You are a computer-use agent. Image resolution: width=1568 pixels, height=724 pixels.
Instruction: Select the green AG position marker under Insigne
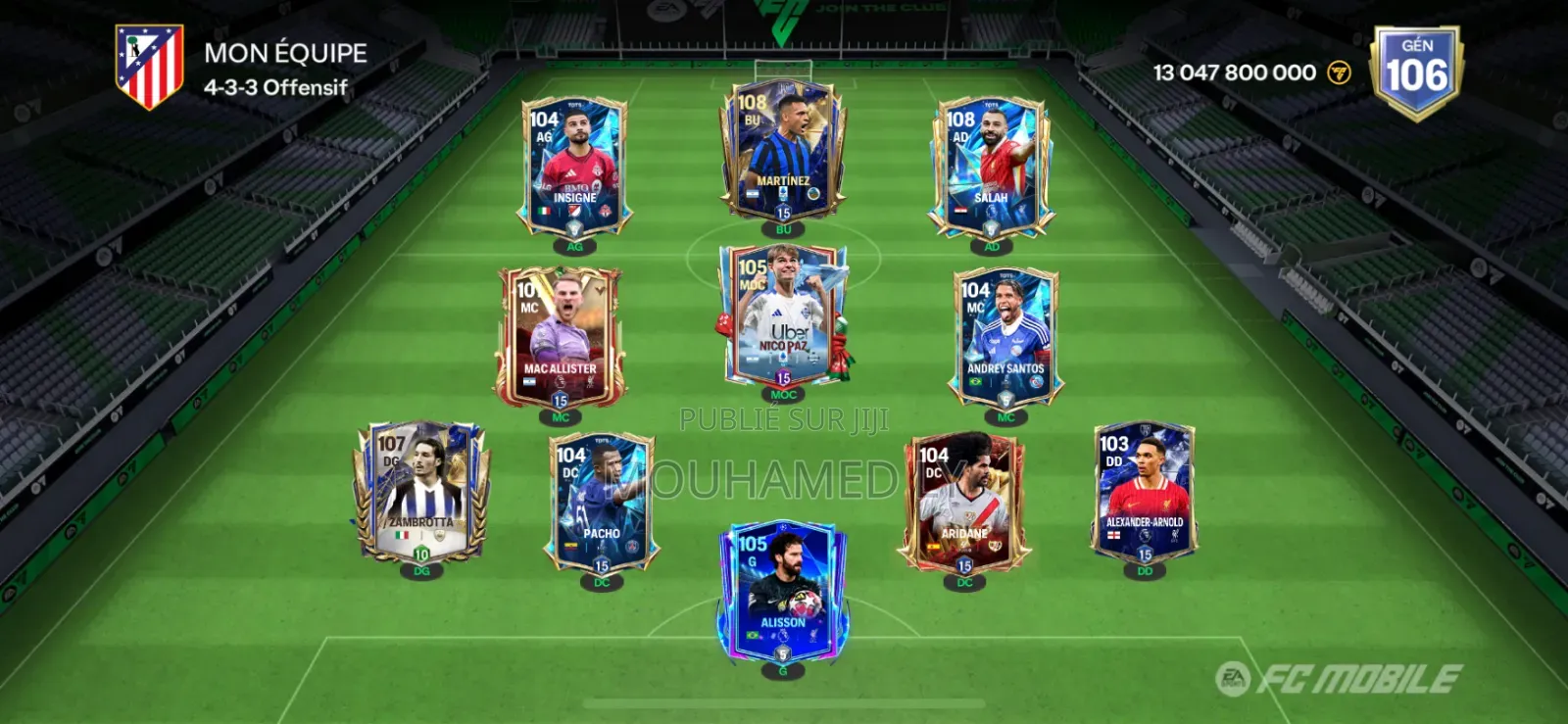click(574, 248)
